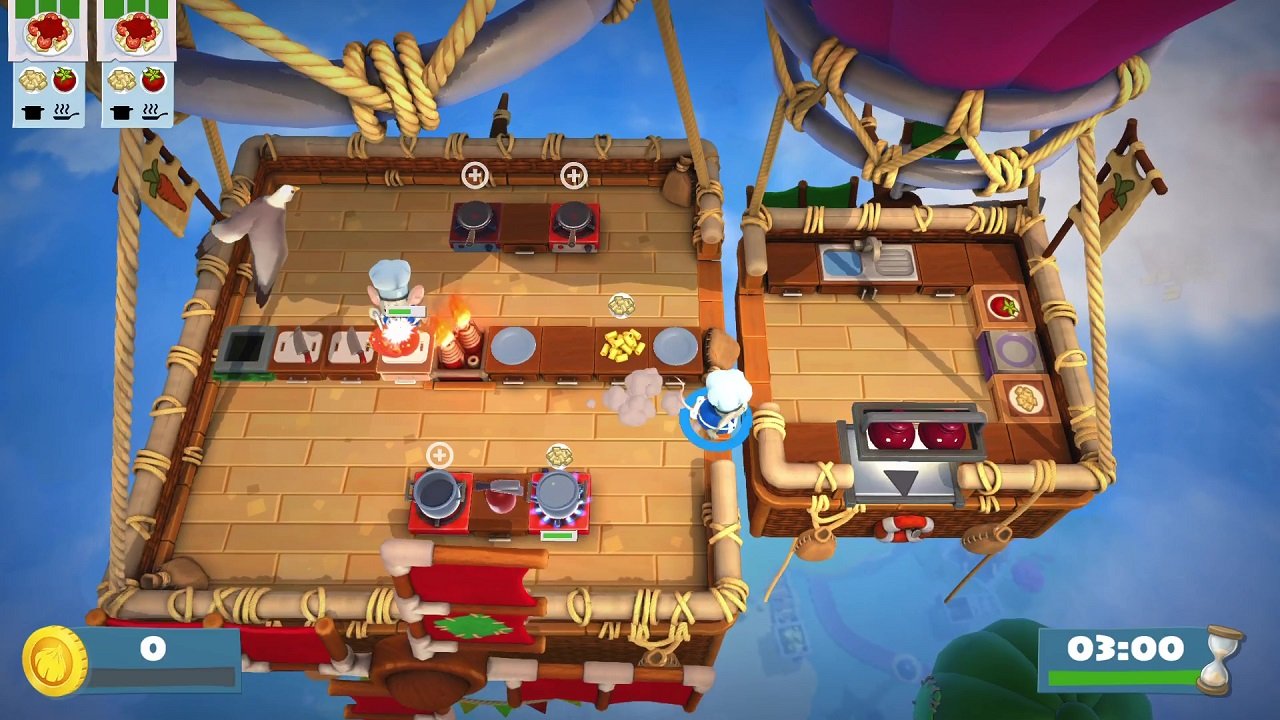Screen dimensions: 1280x720
Task: Select the pot icon on the first order ticket
Action: point(33,113)
